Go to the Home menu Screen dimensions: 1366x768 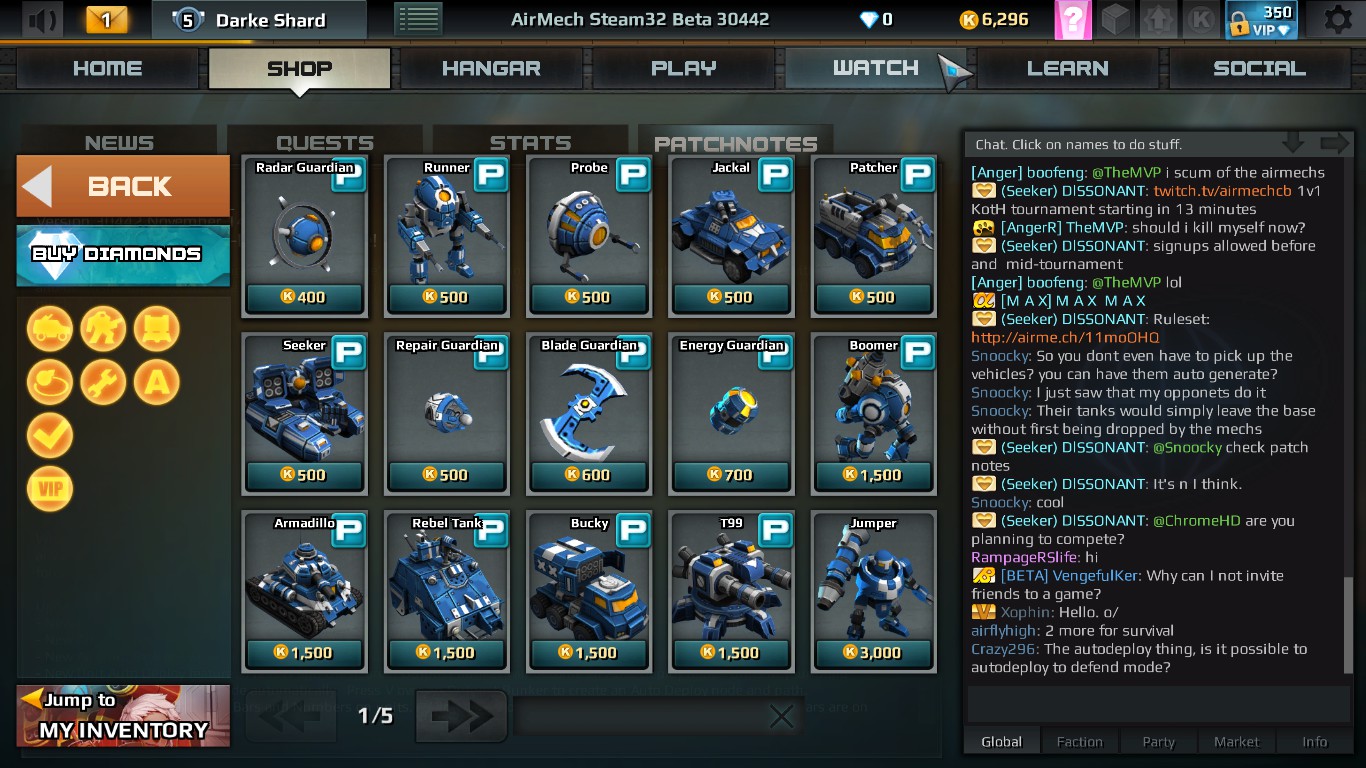[x=108, y=68]
